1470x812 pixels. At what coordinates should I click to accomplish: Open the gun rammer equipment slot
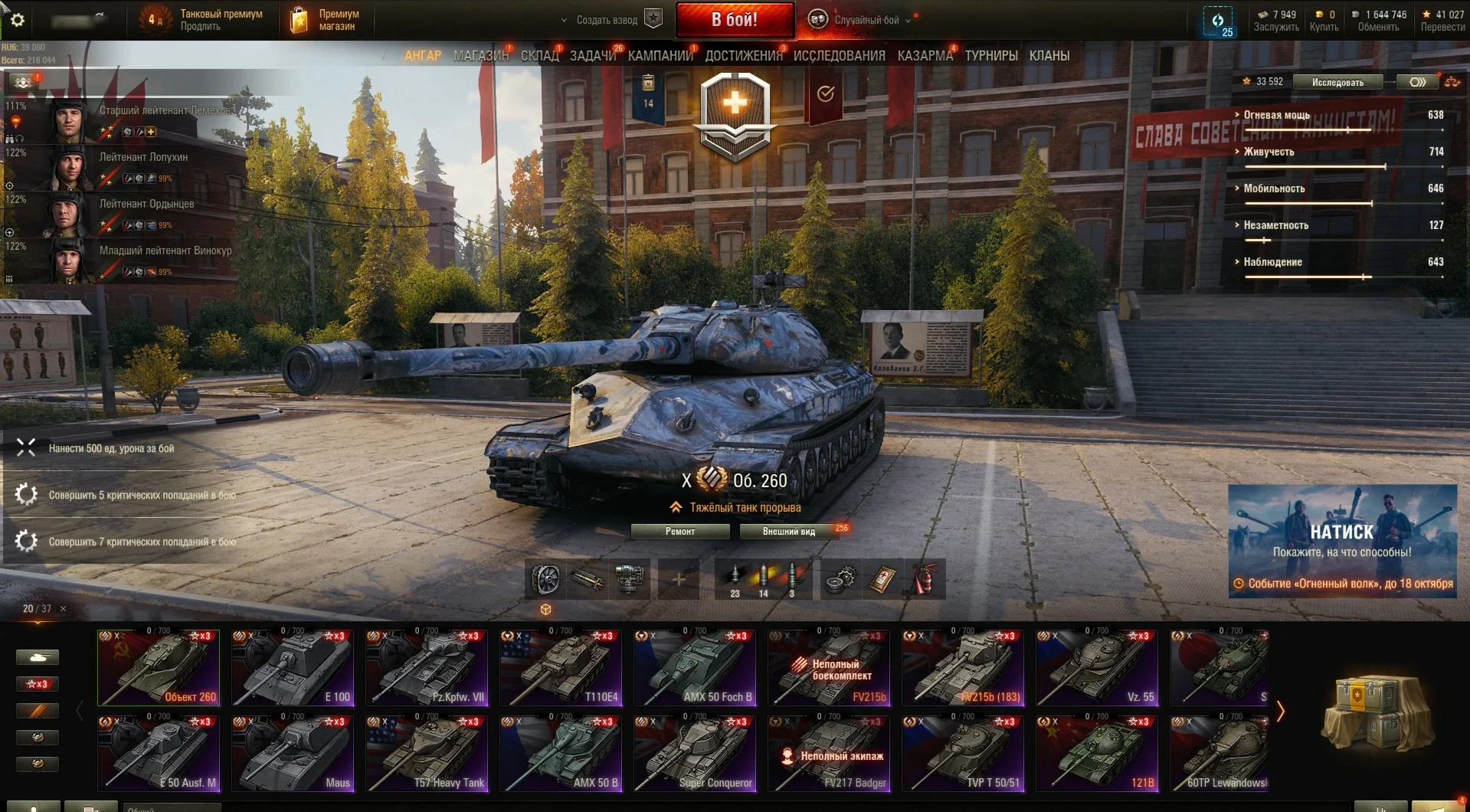pyautogui.click(x=588, y=580)
